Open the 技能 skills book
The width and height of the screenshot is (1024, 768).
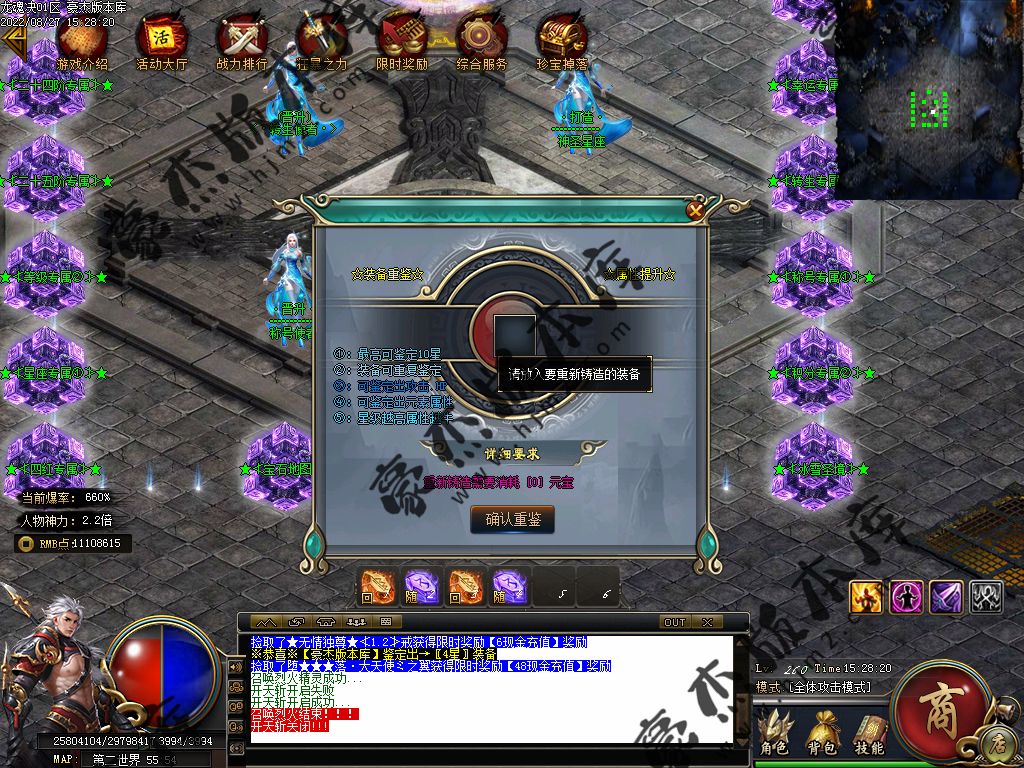pyautogui.click(x=868, y=734)
